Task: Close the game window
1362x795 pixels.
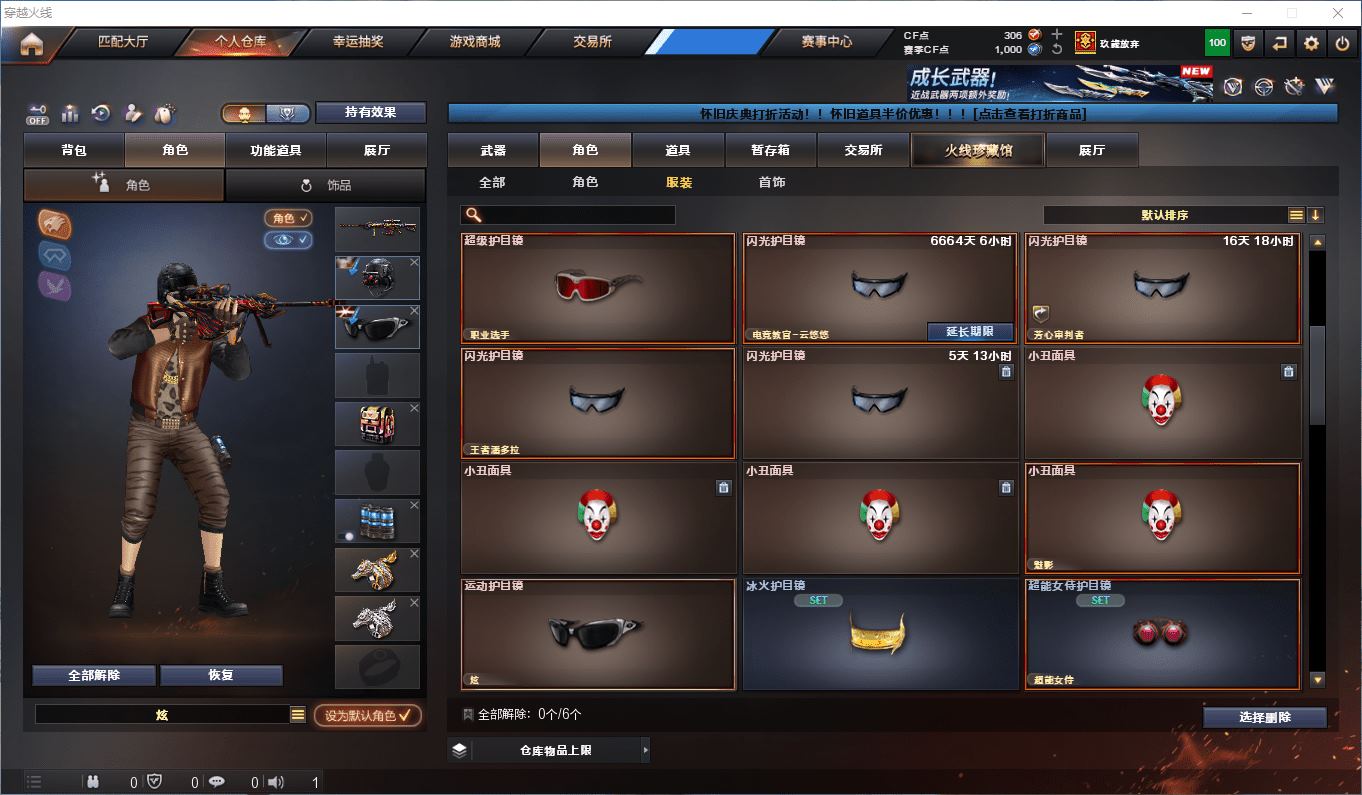Action: pos(1338,13)
